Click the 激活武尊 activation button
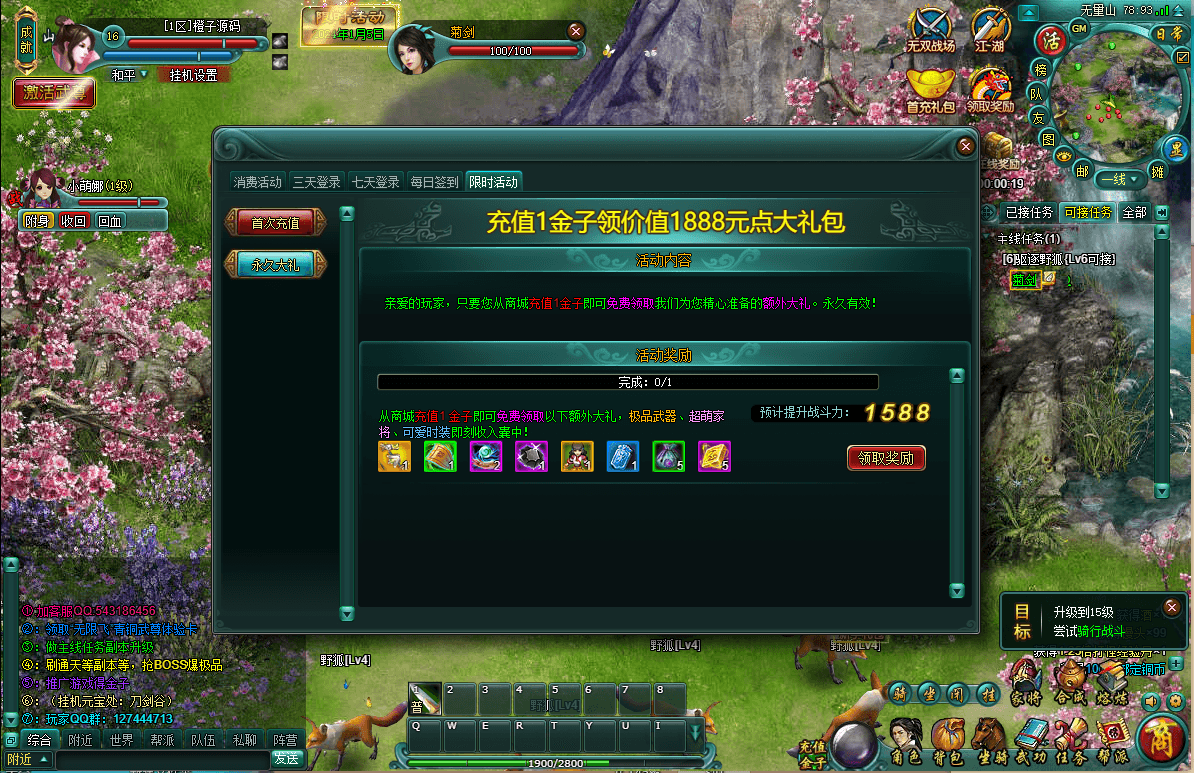Screen dimensions: 1194x773 (x=55, y=93)
